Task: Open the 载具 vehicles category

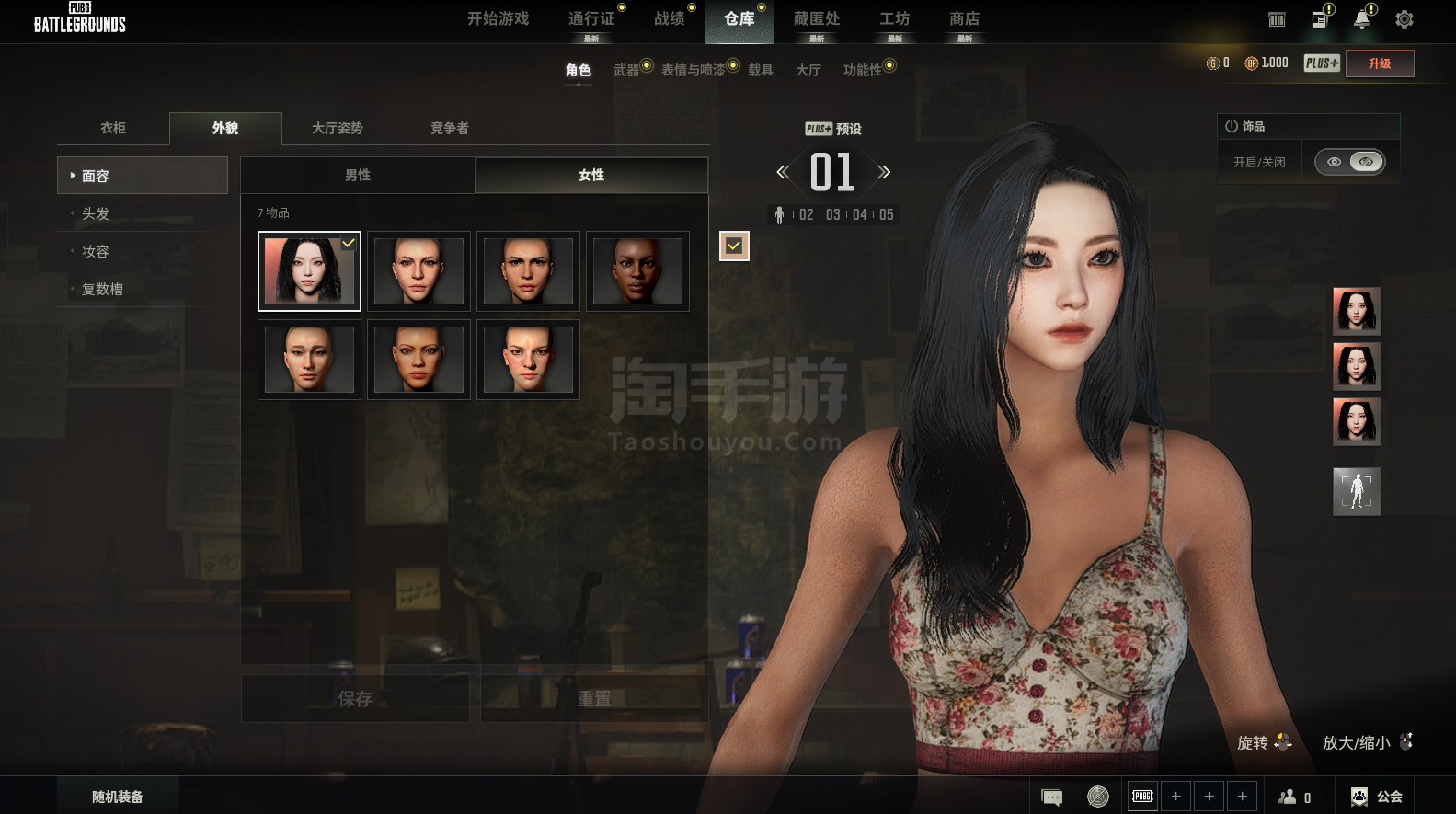Action: (x=760, y=71)
